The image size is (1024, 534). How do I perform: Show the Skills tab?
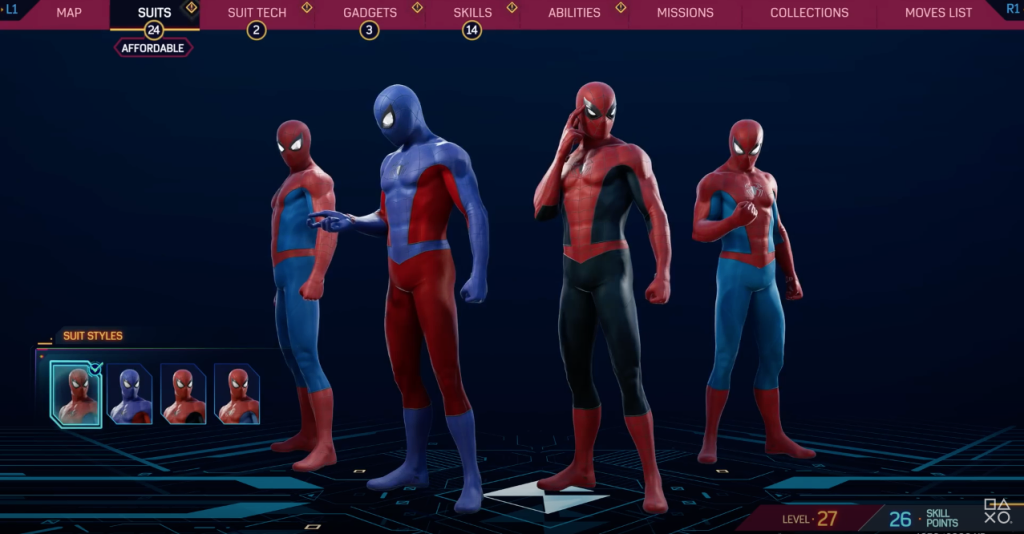(x=472, y=13)
